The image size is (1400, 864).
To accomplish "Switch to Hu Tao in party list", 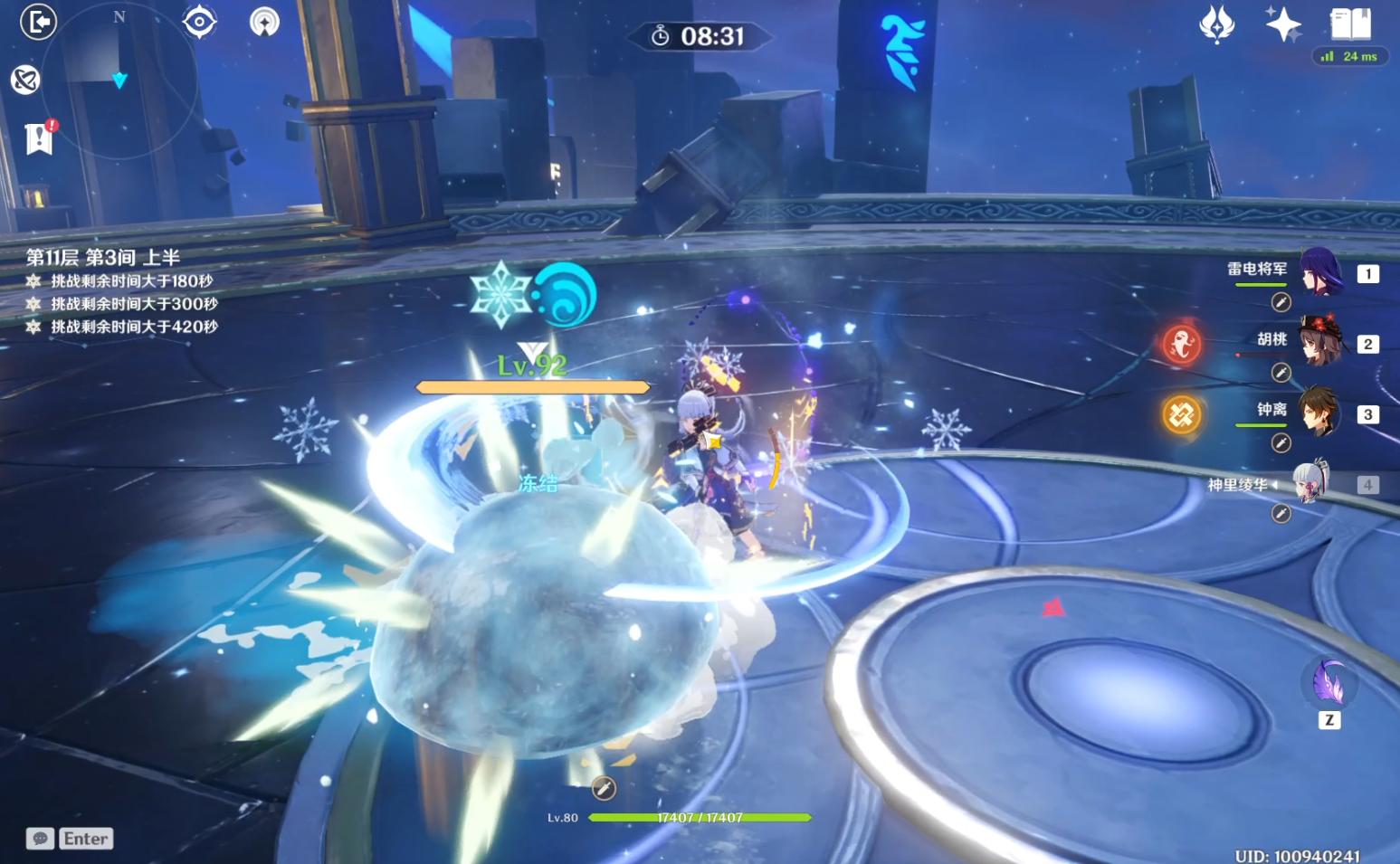I will [x=1320, y=341].
